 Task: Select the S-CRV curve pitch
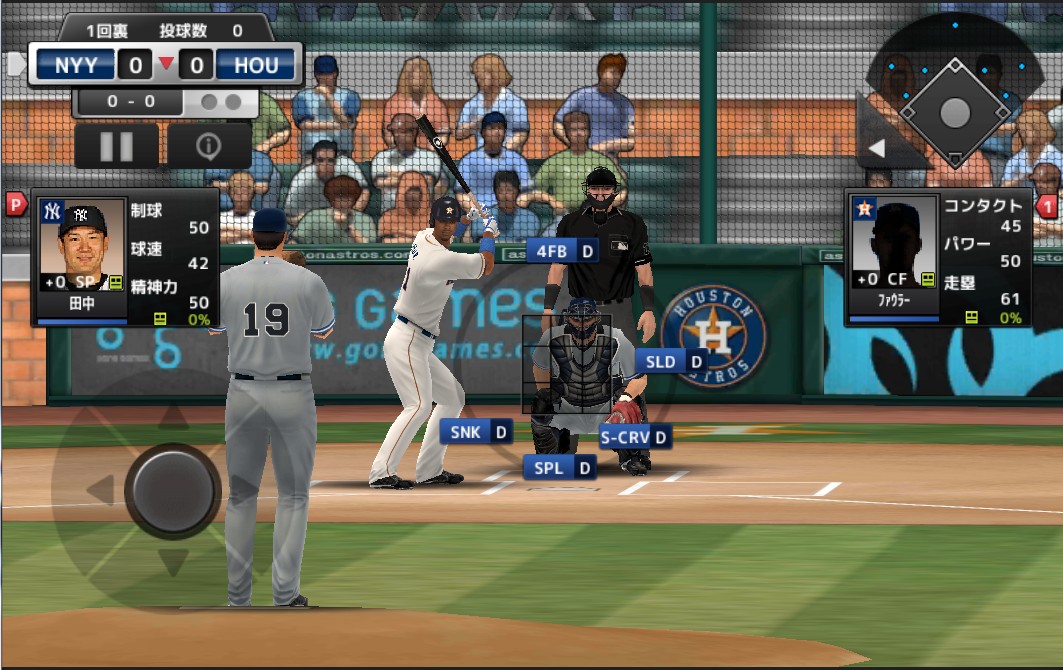pyautogui.click(x=635, y=436)
